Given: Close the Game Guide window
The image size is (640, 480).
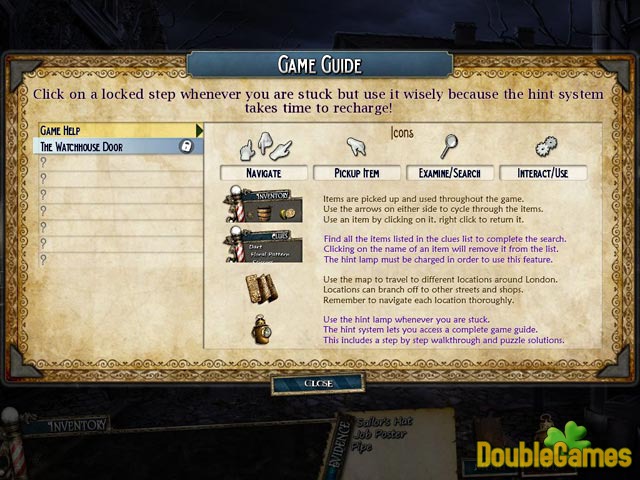Looking at the screenshot, I should [317, 383].
